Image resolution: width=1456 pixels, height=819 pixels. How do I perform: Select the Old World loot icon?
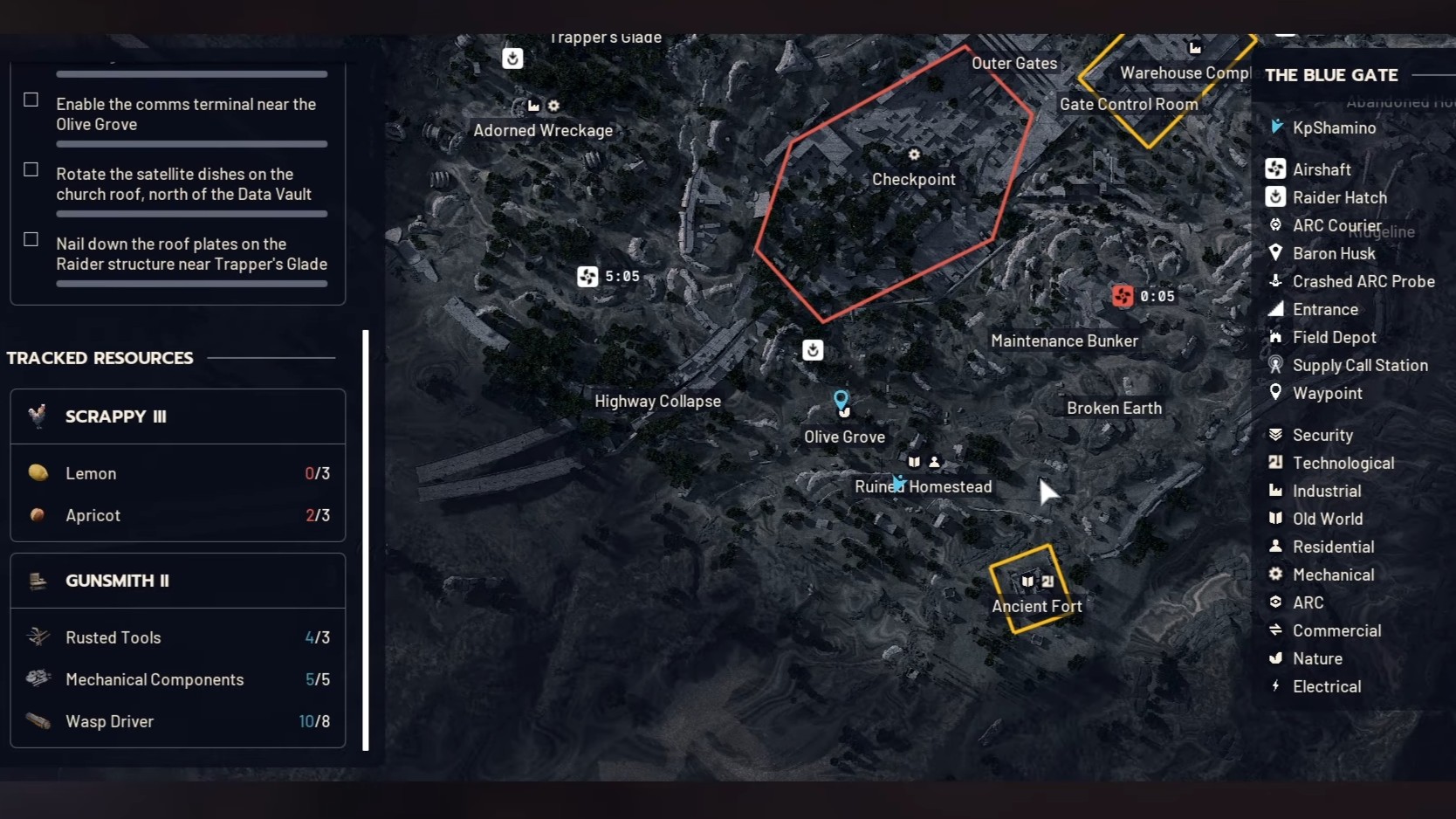(1275, 519)
